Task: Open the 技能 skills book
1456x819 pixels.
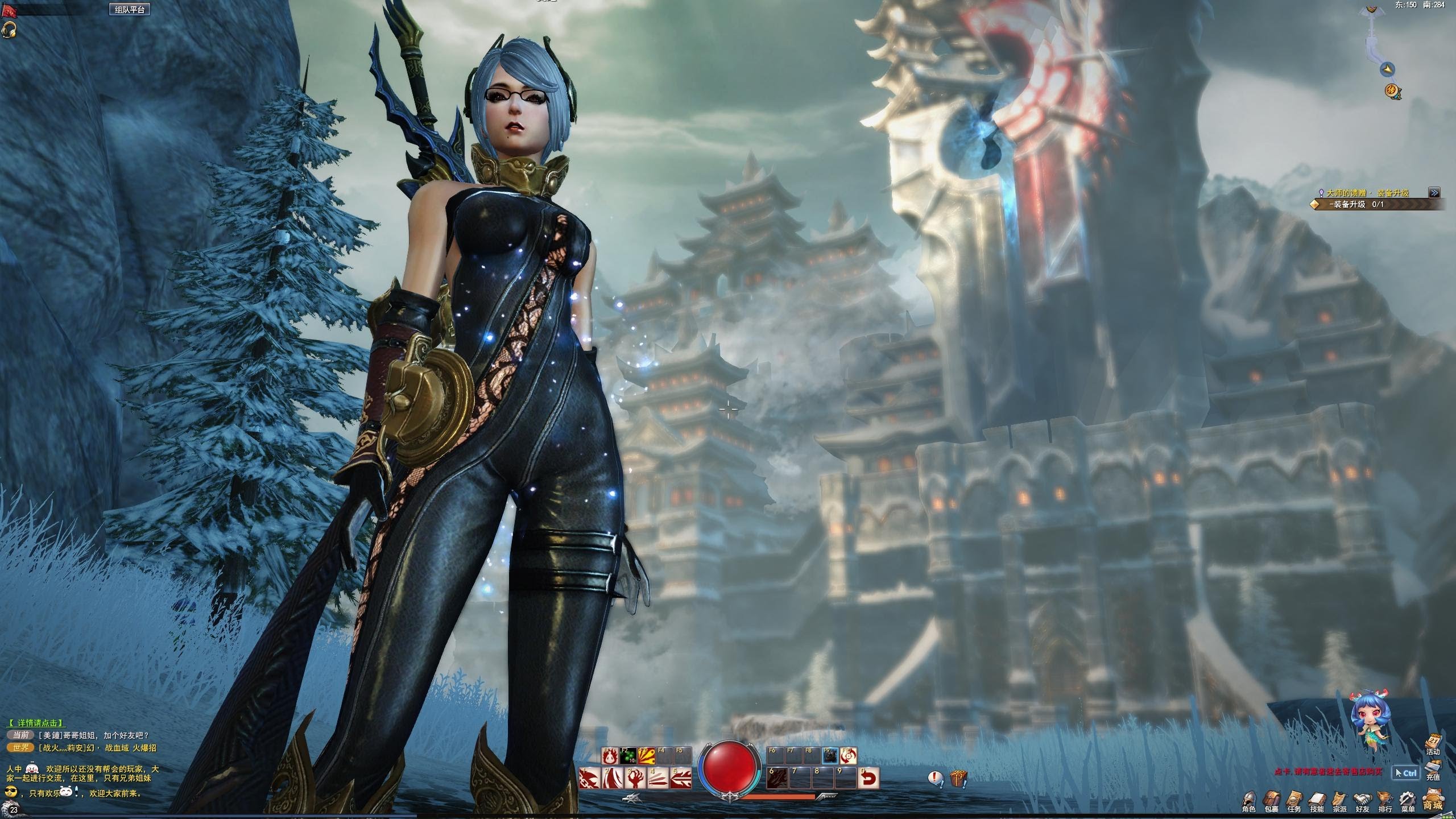Action: tap(1317, 799)
